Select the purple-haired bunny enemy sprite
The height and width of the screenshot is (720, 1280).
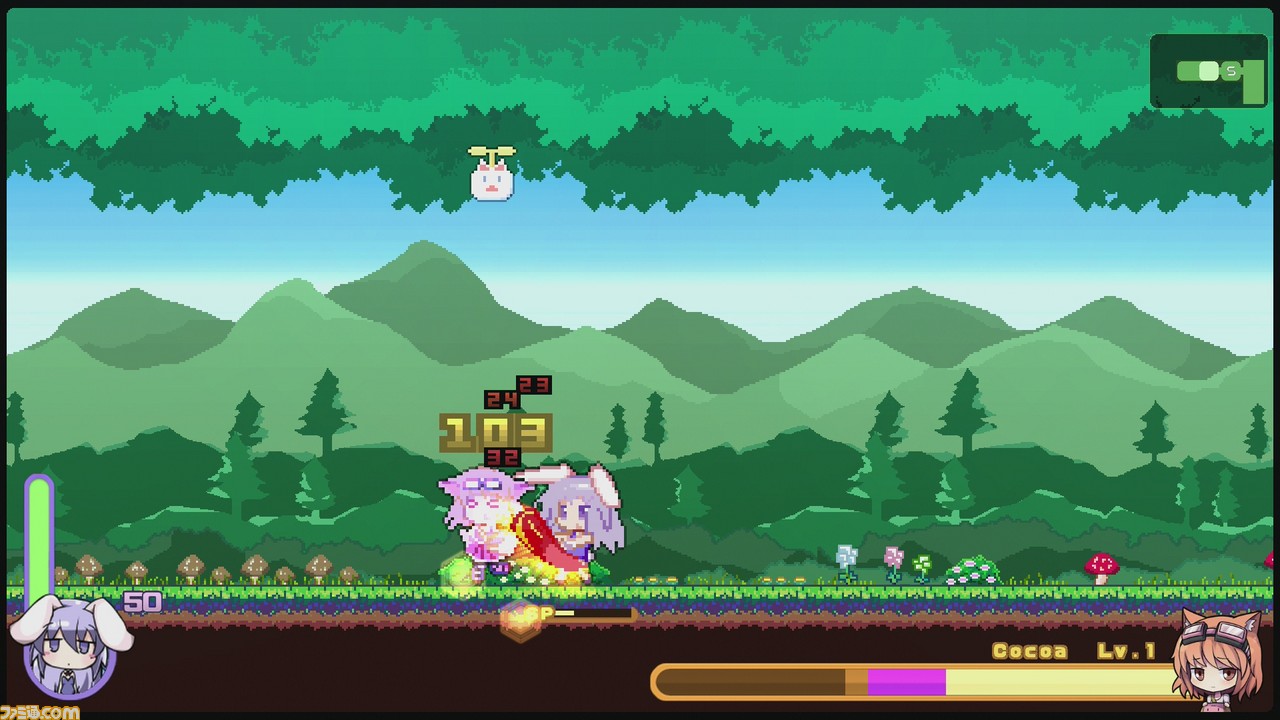point(575,520)
